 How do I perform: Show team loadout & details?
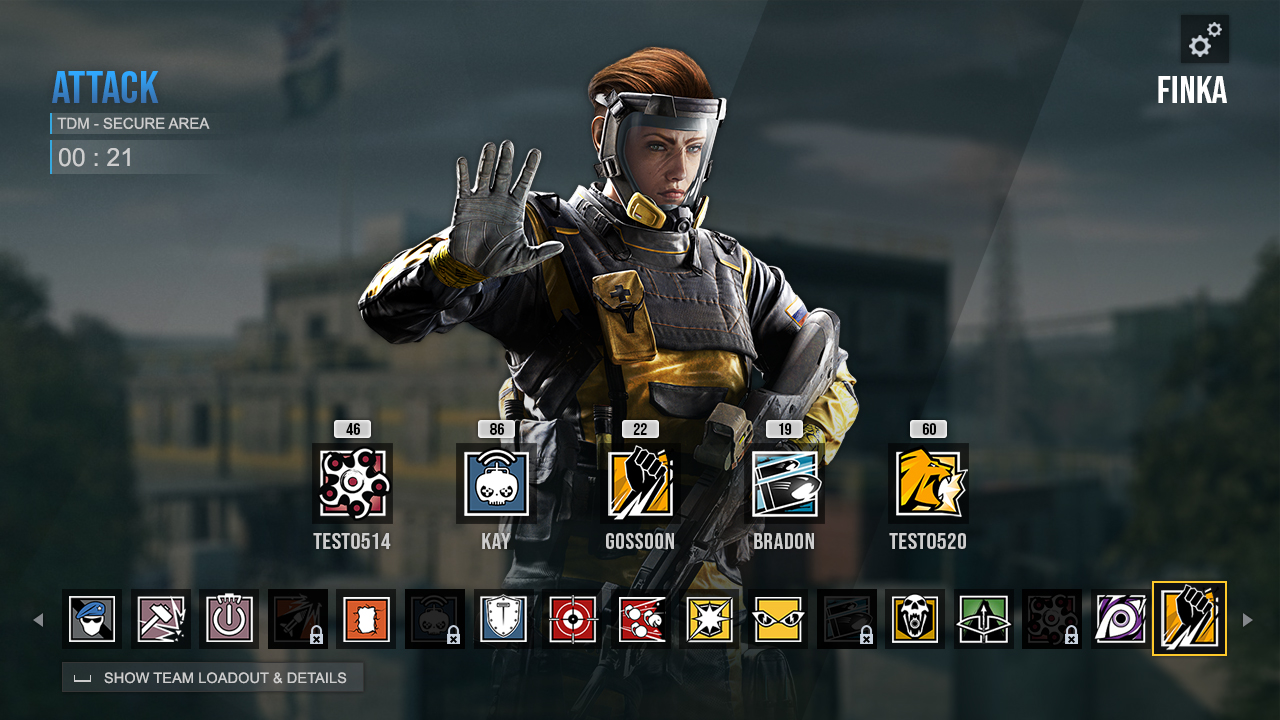(x=212, y=678)
